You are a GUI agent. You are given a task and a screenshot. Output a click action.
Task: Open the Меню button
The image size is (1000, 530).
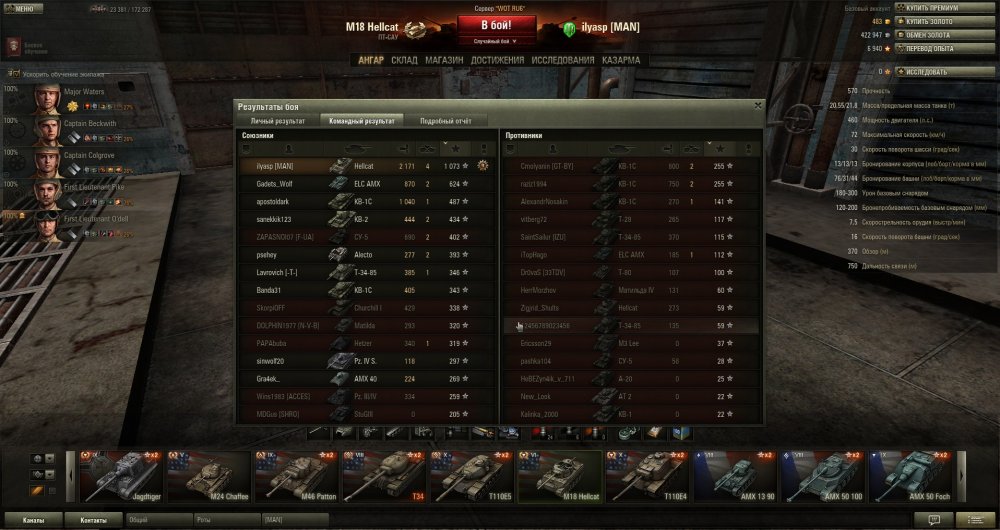[x=23, y=8]
